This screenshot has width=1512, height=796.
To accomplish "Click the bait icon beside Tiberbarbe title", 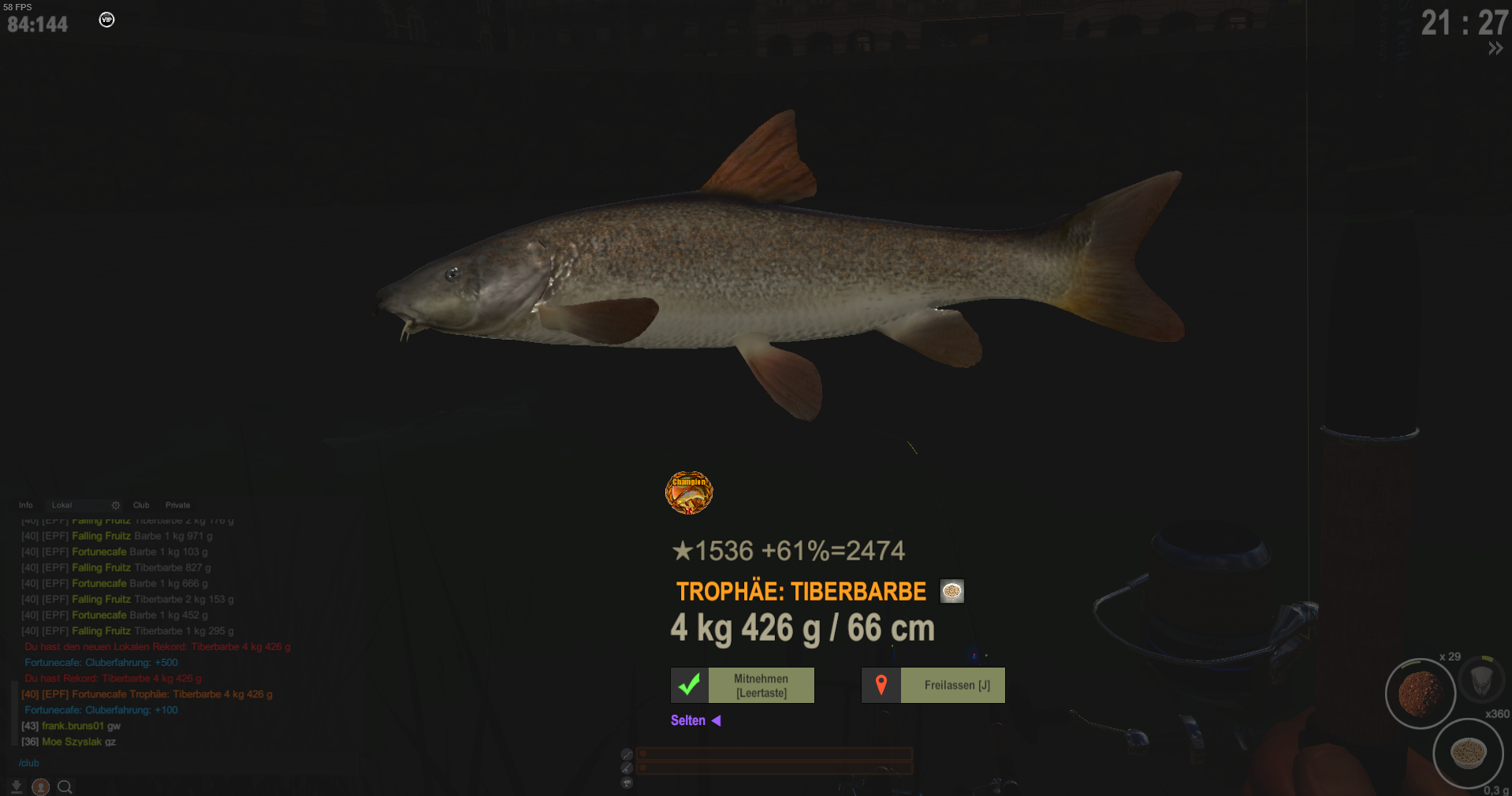I will (952, 591).
